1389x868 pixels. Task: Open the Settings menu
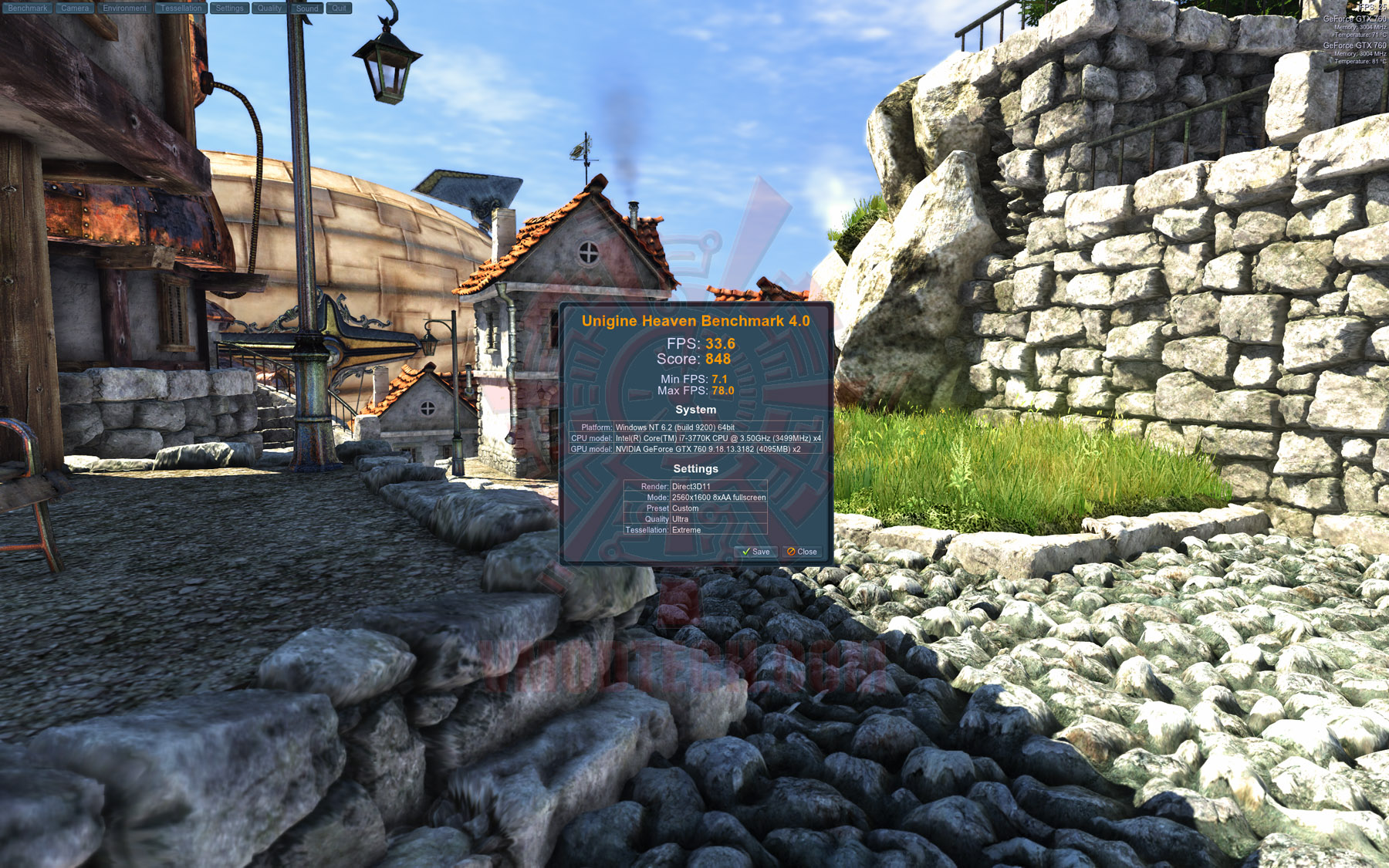[229, 8]
